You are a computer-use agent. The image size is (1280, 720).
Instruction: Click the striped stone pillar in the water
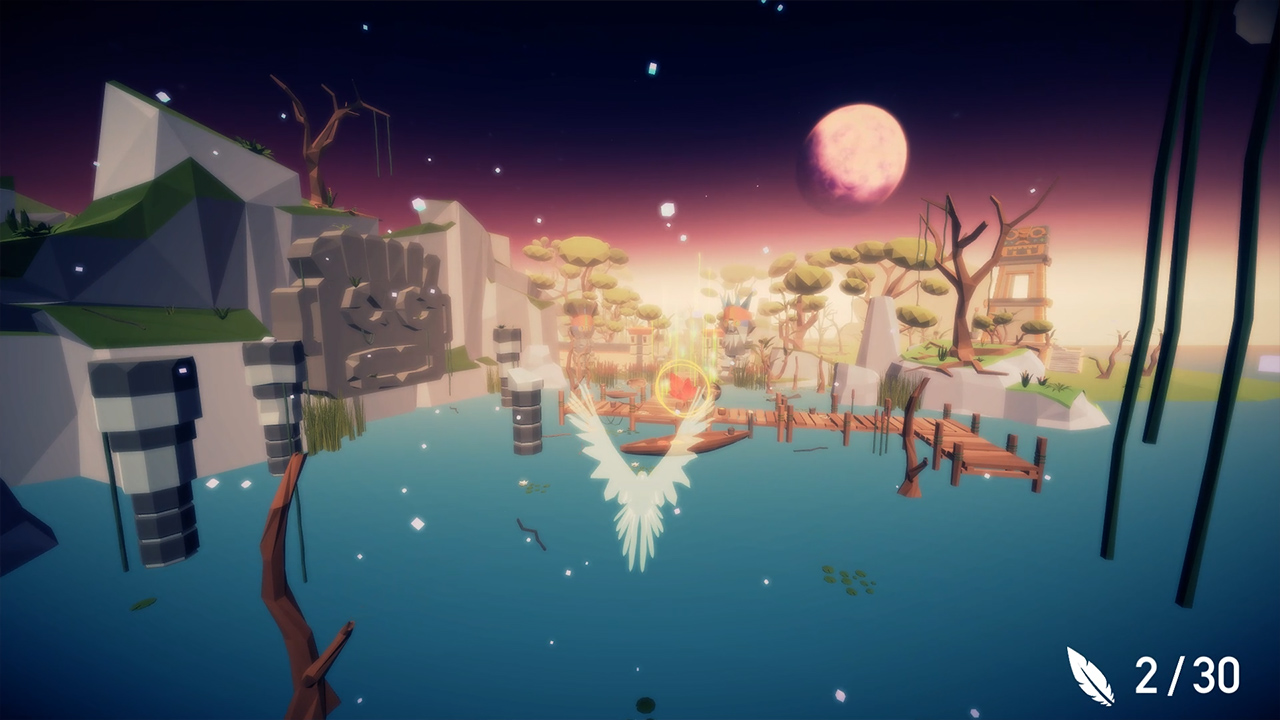pos(525,415)
